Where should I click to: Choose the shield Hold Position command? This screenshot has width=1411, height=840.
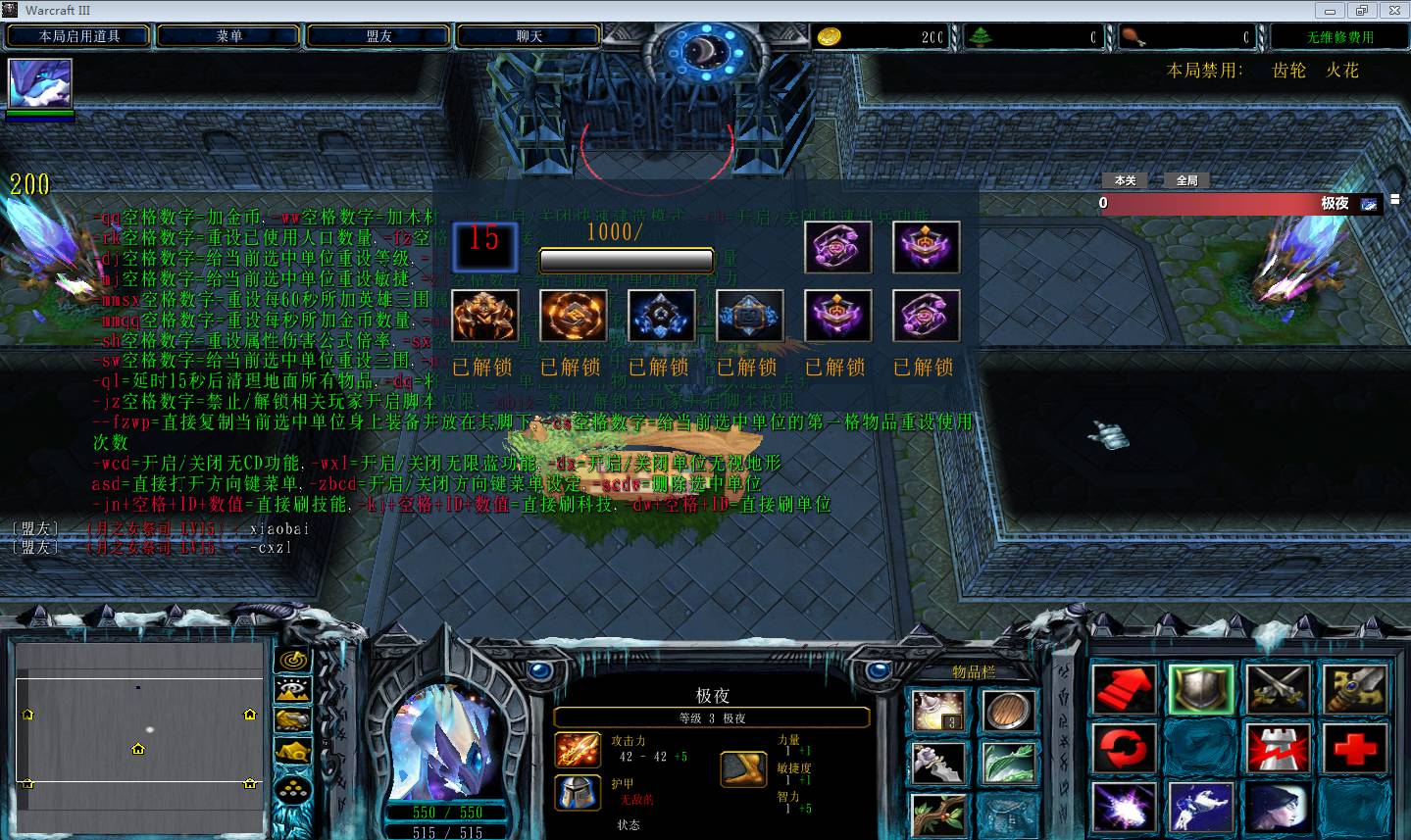(x=1200, y=690)
